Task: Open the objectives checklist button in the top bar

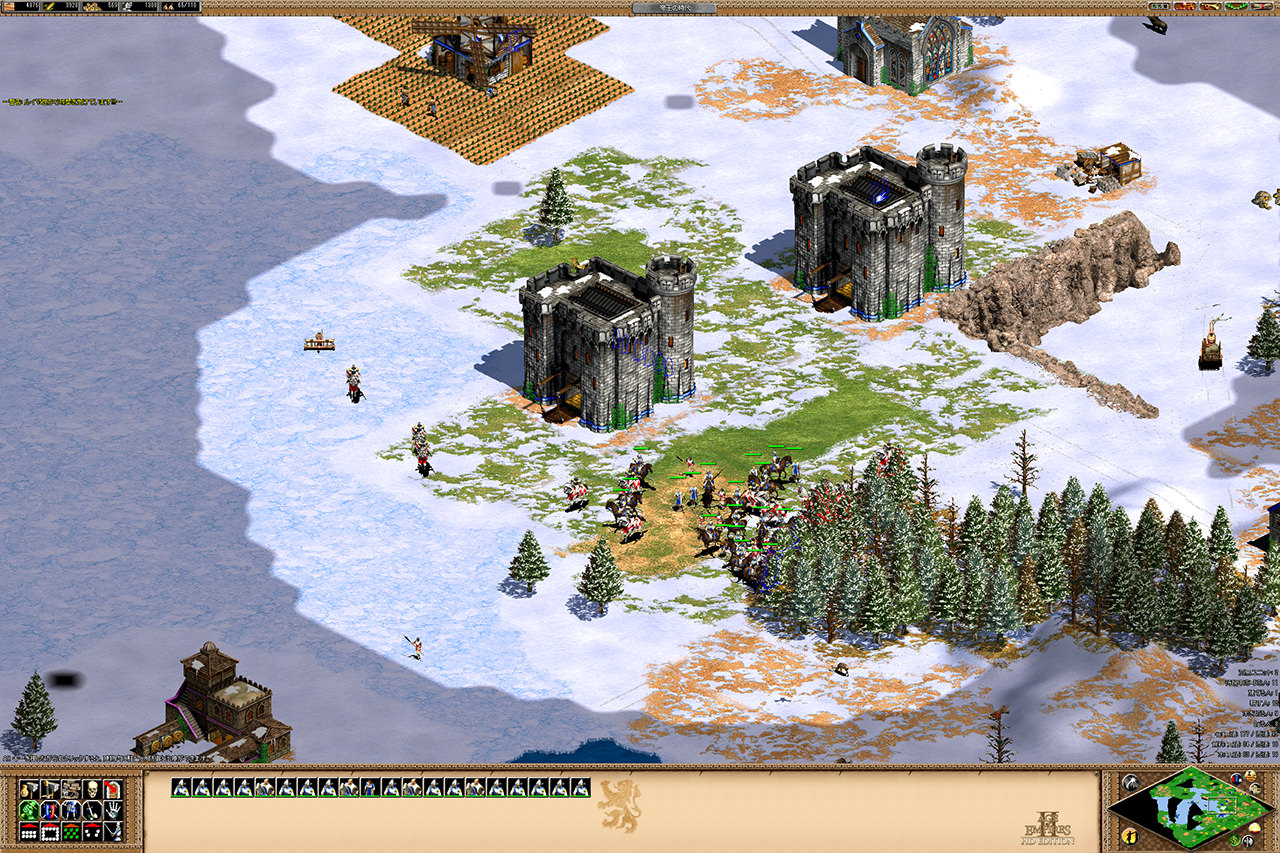Action: coord(1159,6)
